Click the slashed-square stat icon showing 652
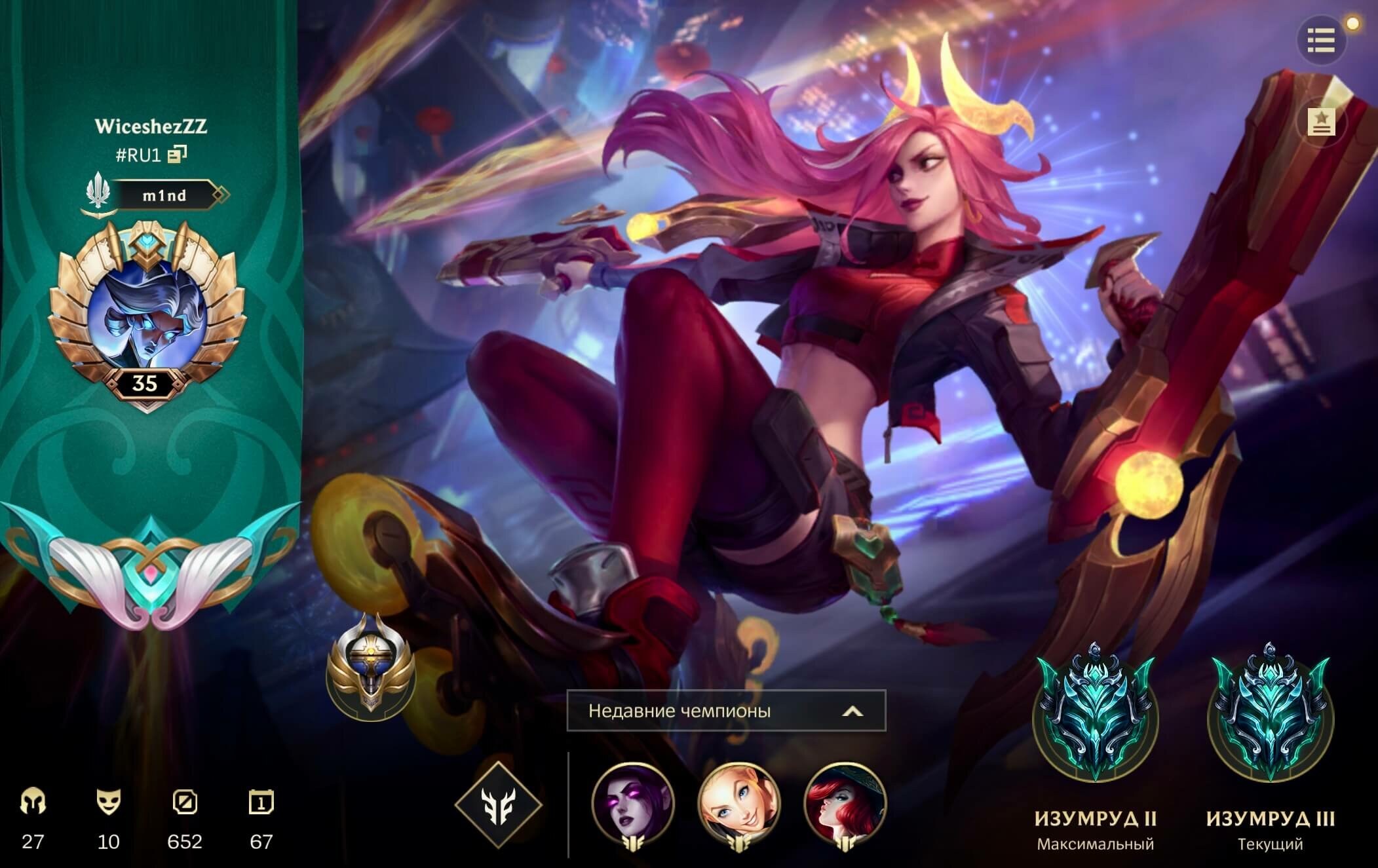The image size is (1378, 868). 185,802
